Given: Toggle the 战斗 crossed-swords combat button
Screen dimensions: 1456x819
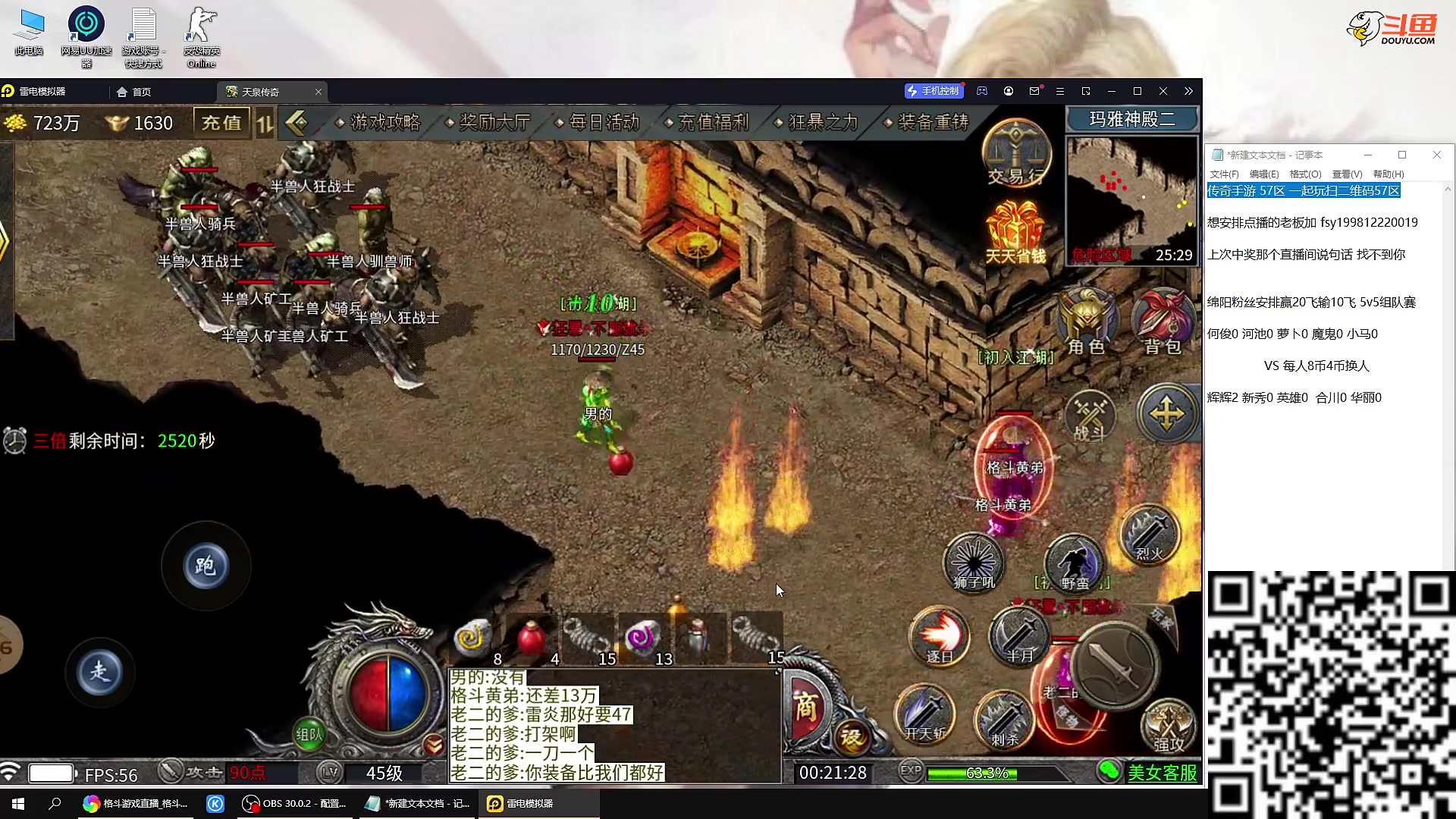Looking at the screenshot, I should point(1090,417).
